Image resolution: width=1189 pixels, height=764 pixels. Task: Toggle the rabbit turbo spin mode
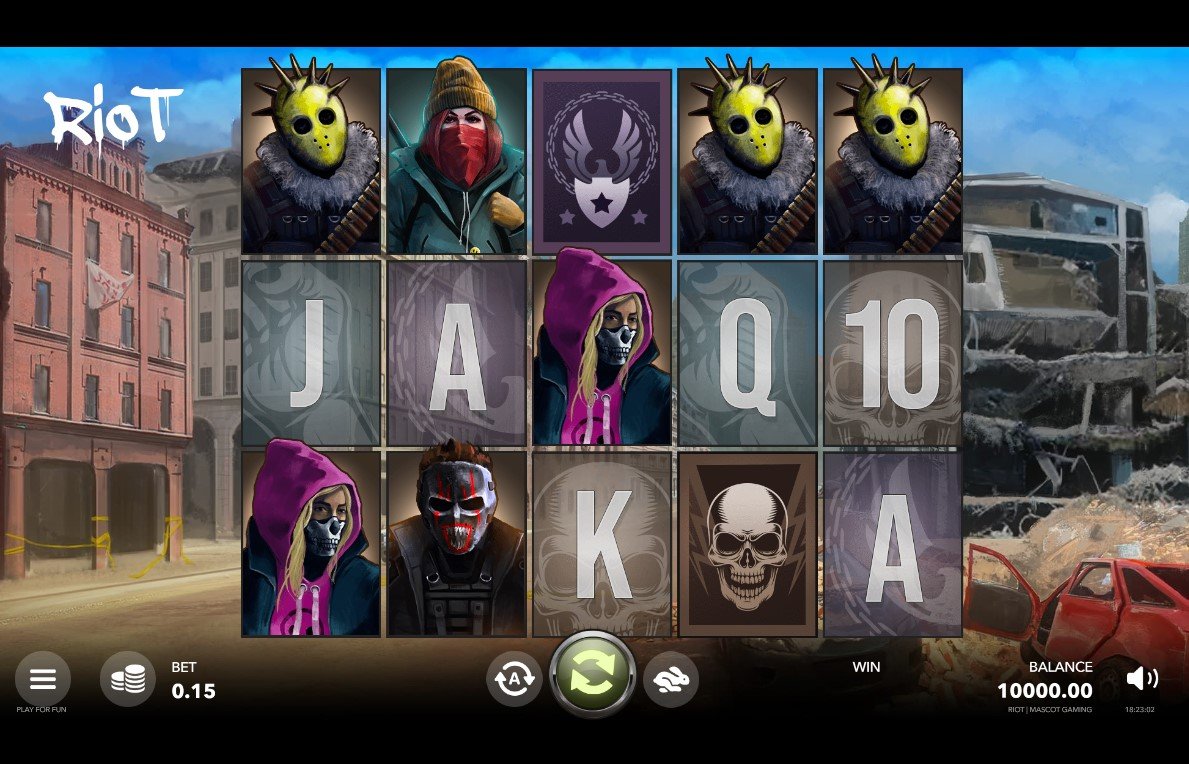tap(671, 679)
